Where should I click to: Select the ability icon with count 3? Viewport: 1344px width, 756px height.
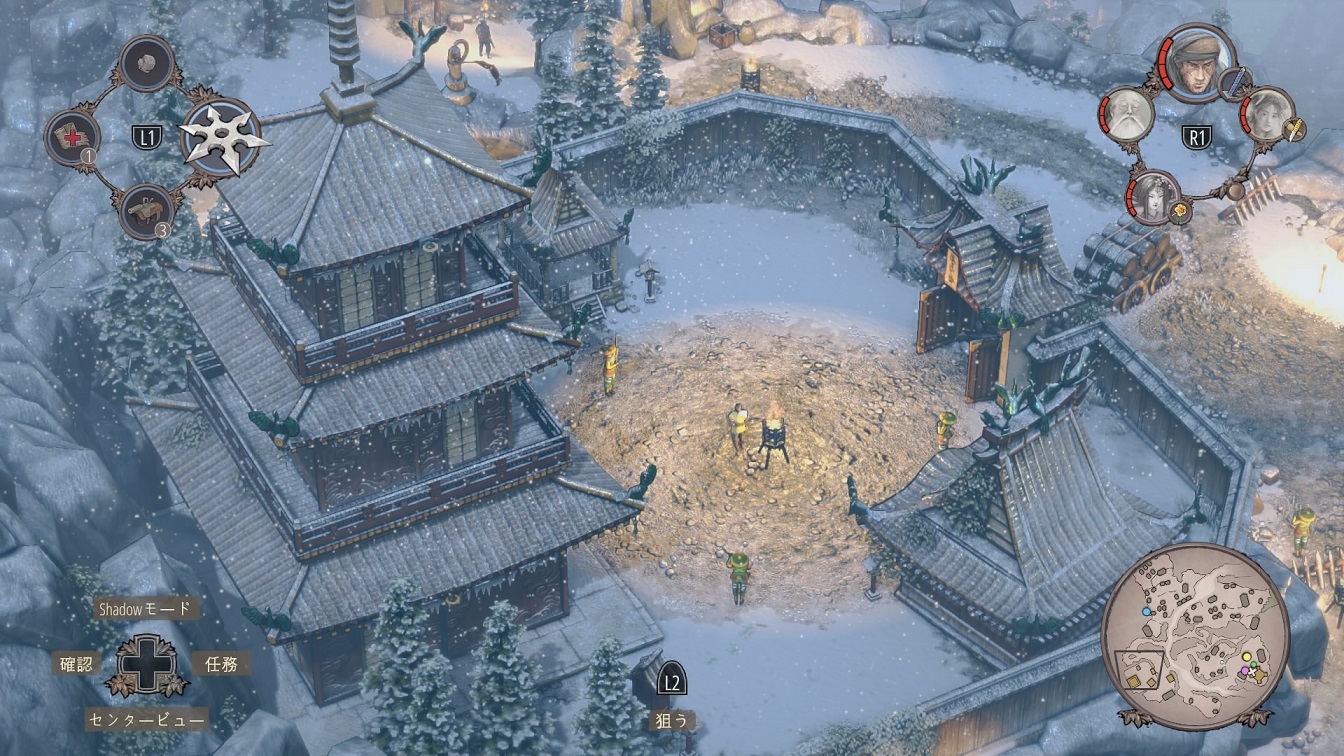click(146, 211)
